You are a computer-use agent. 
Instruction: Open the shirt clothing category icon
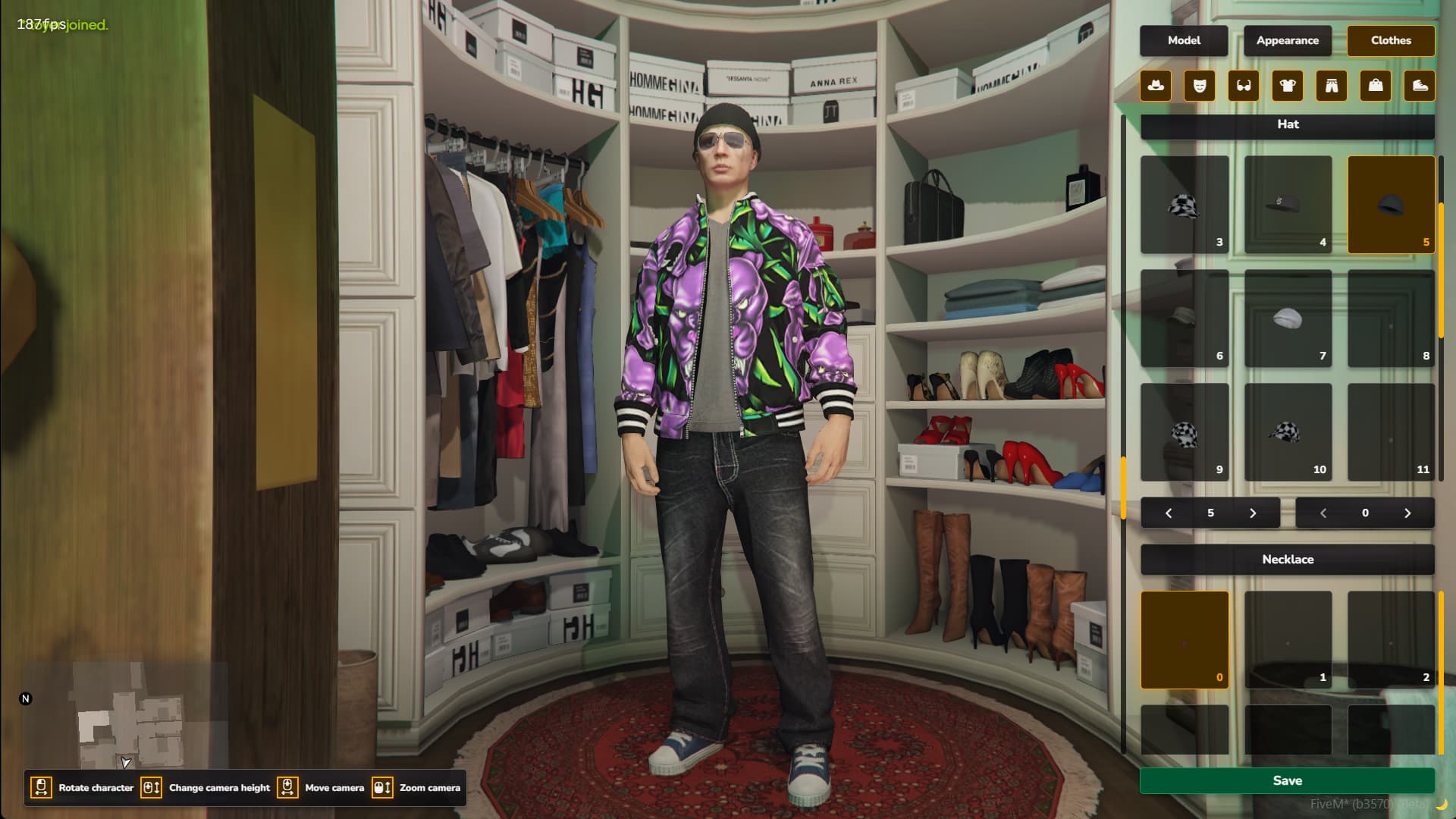point(1287,86)
